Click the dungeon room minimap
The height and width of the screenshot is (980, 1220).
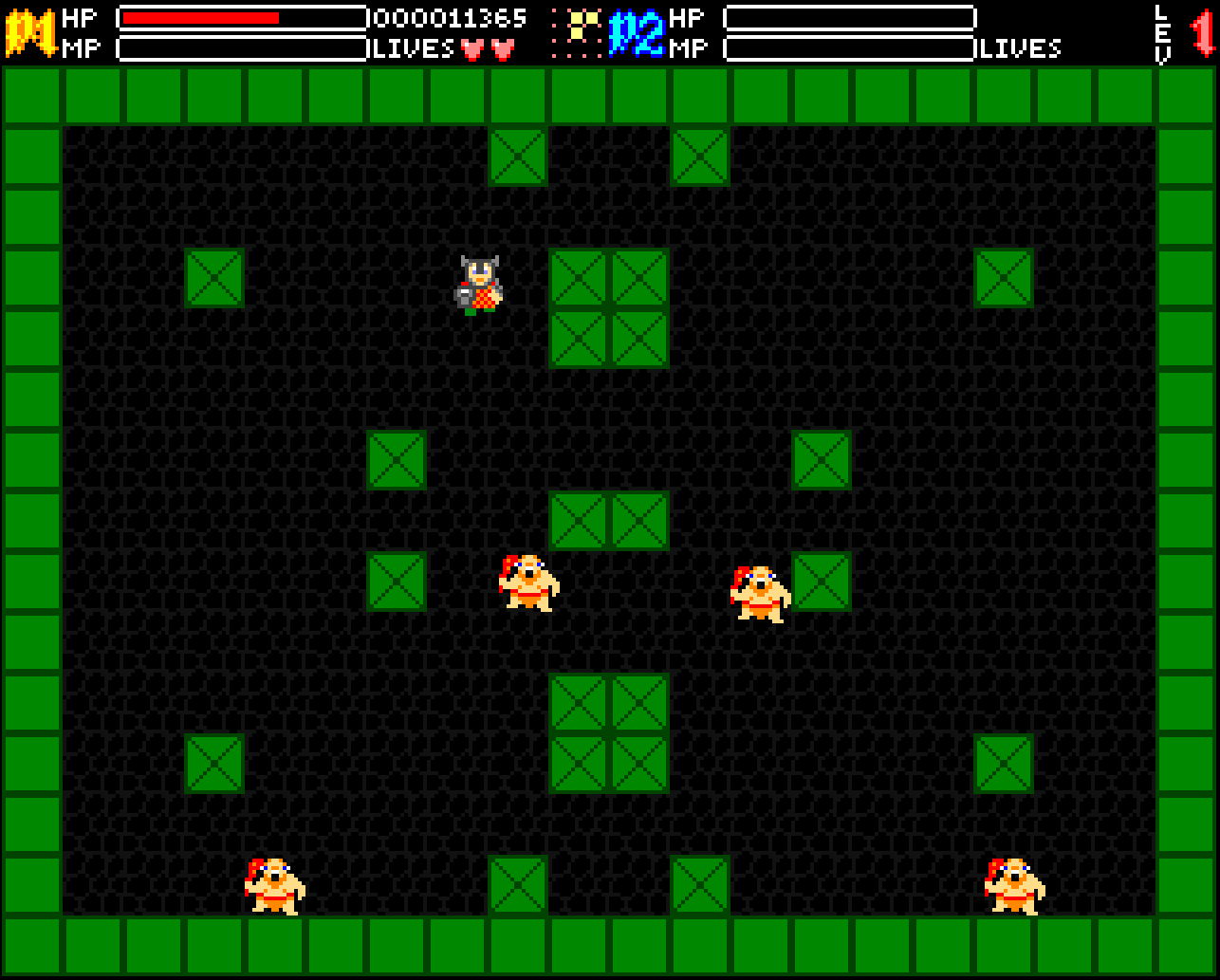tap(577, 33)
